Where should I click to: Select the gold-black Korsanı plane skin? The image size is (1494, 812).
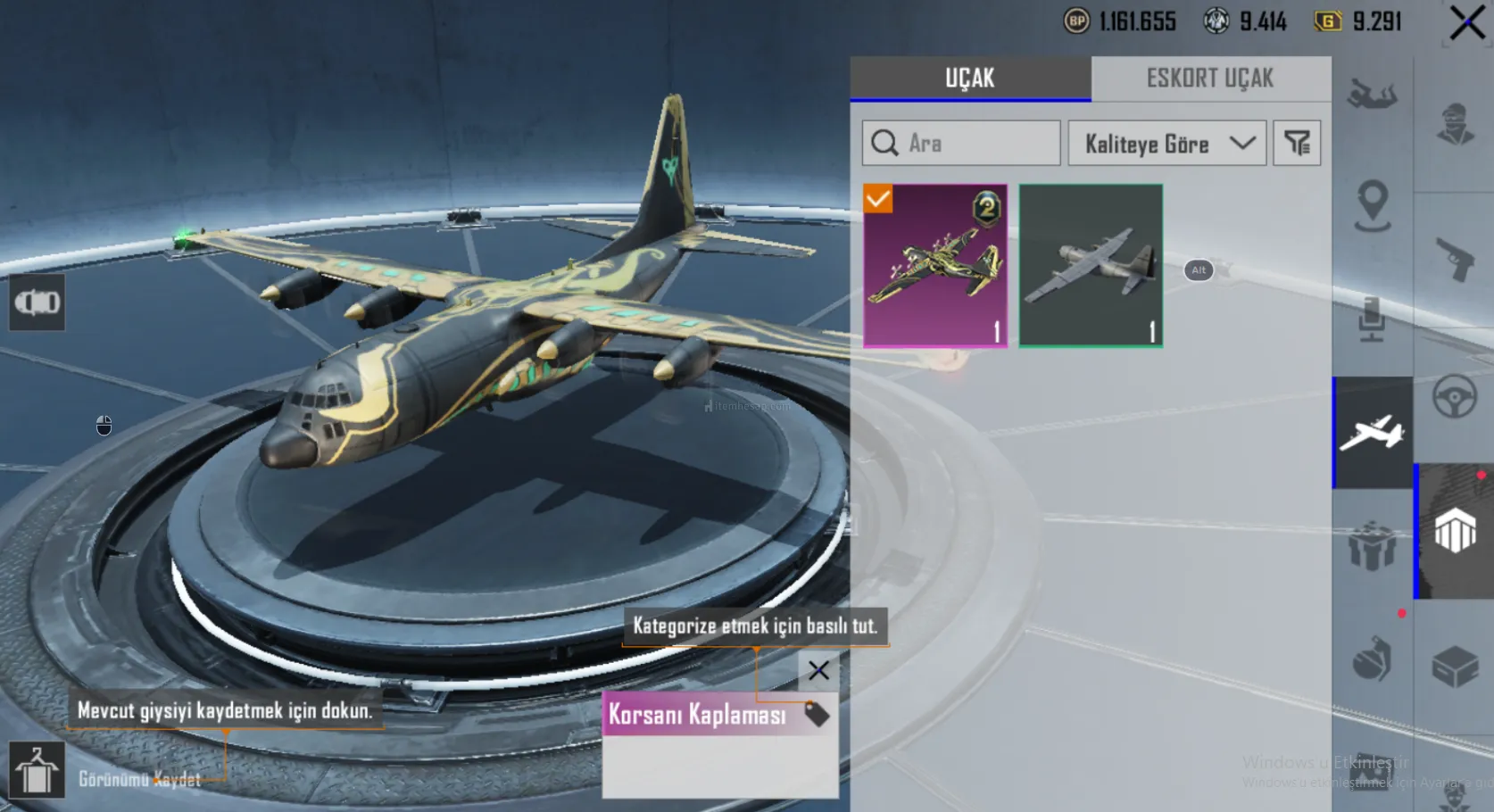[935, 265]
